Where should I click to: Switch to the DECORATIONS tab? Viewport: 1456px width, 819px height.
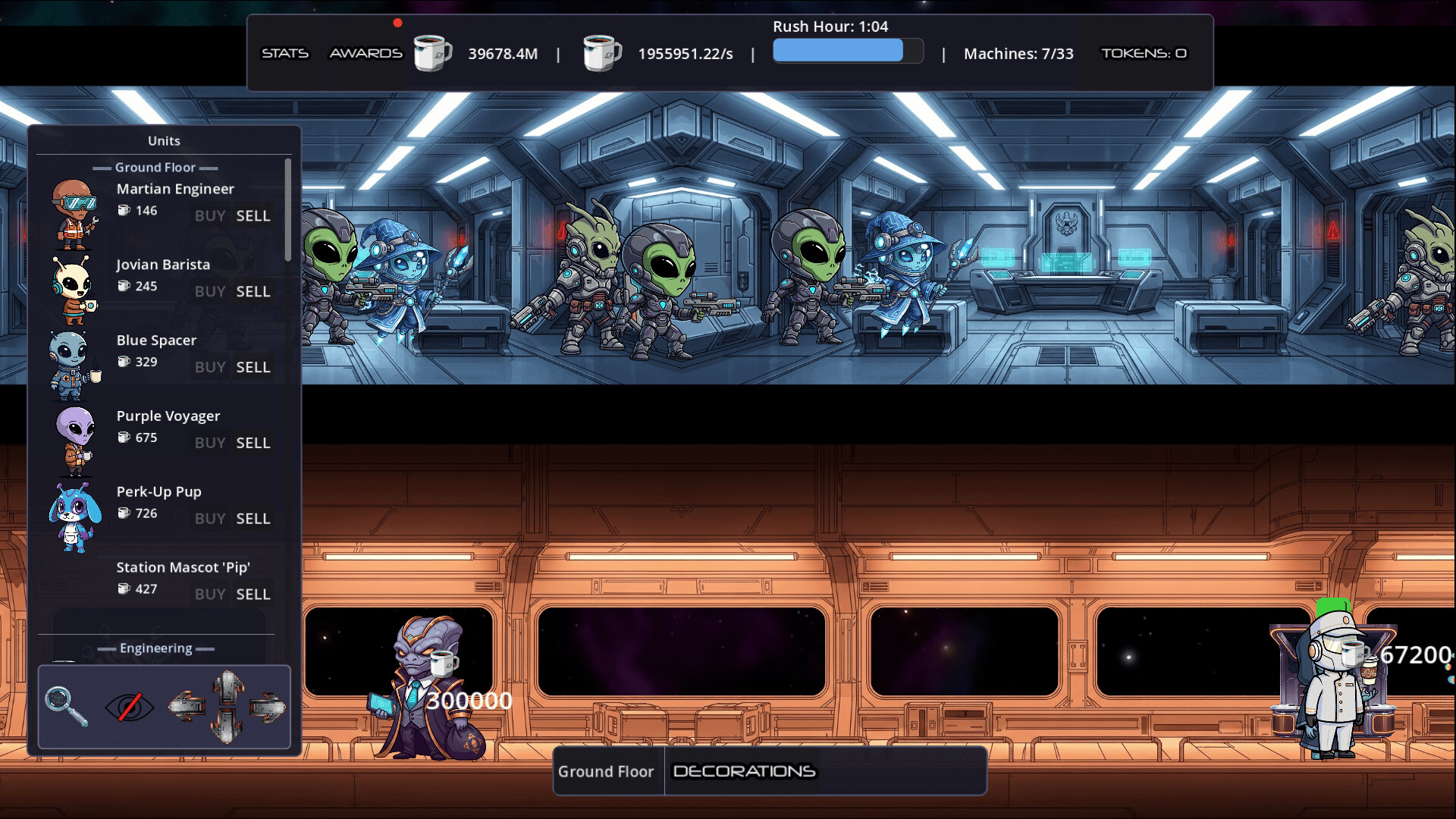point(744,770)
